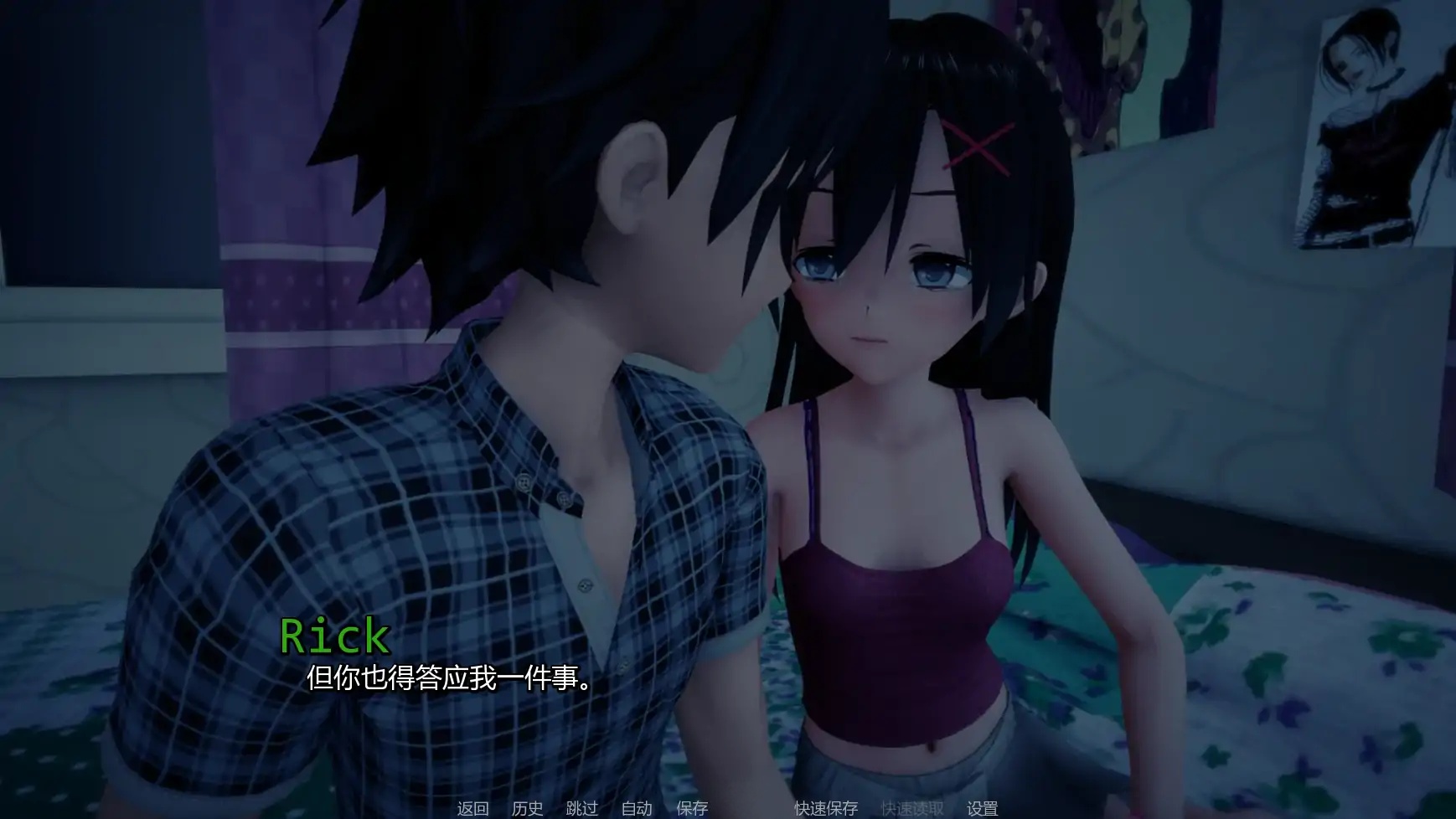Open the save screen from the quick menu
The width and height of the screenshot is (1456, 819).
690,809
